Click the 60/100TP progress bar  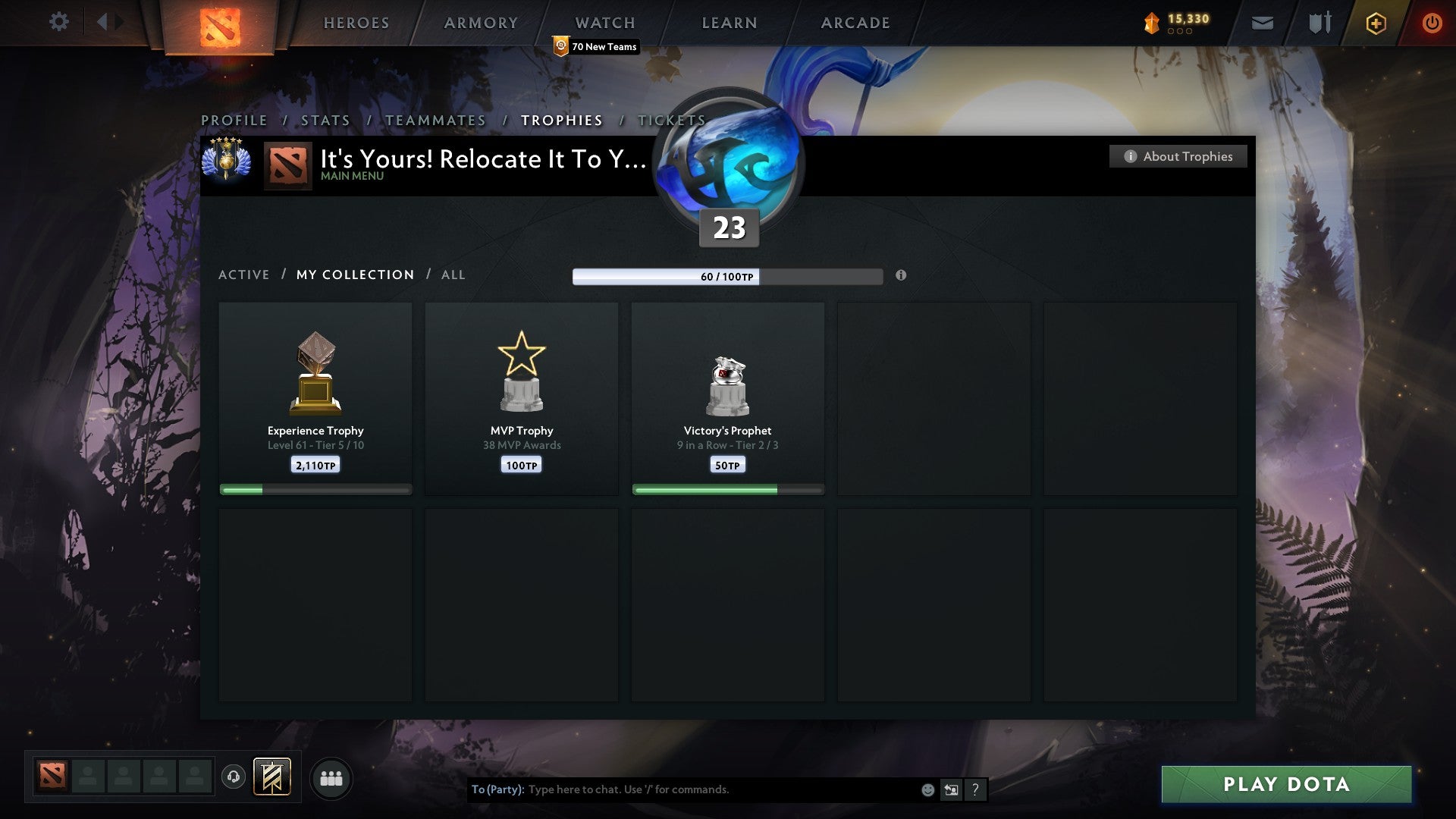[727, 277]
